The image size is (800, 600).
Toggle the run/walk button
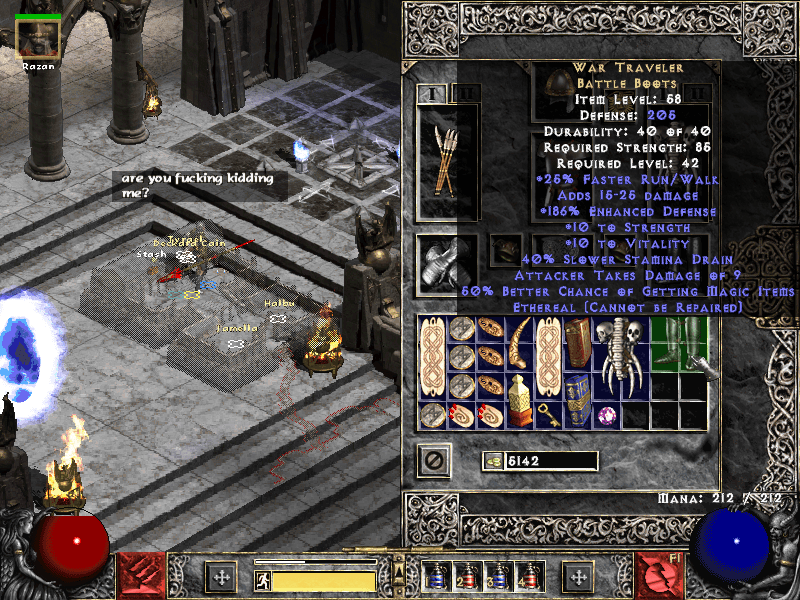263,580
